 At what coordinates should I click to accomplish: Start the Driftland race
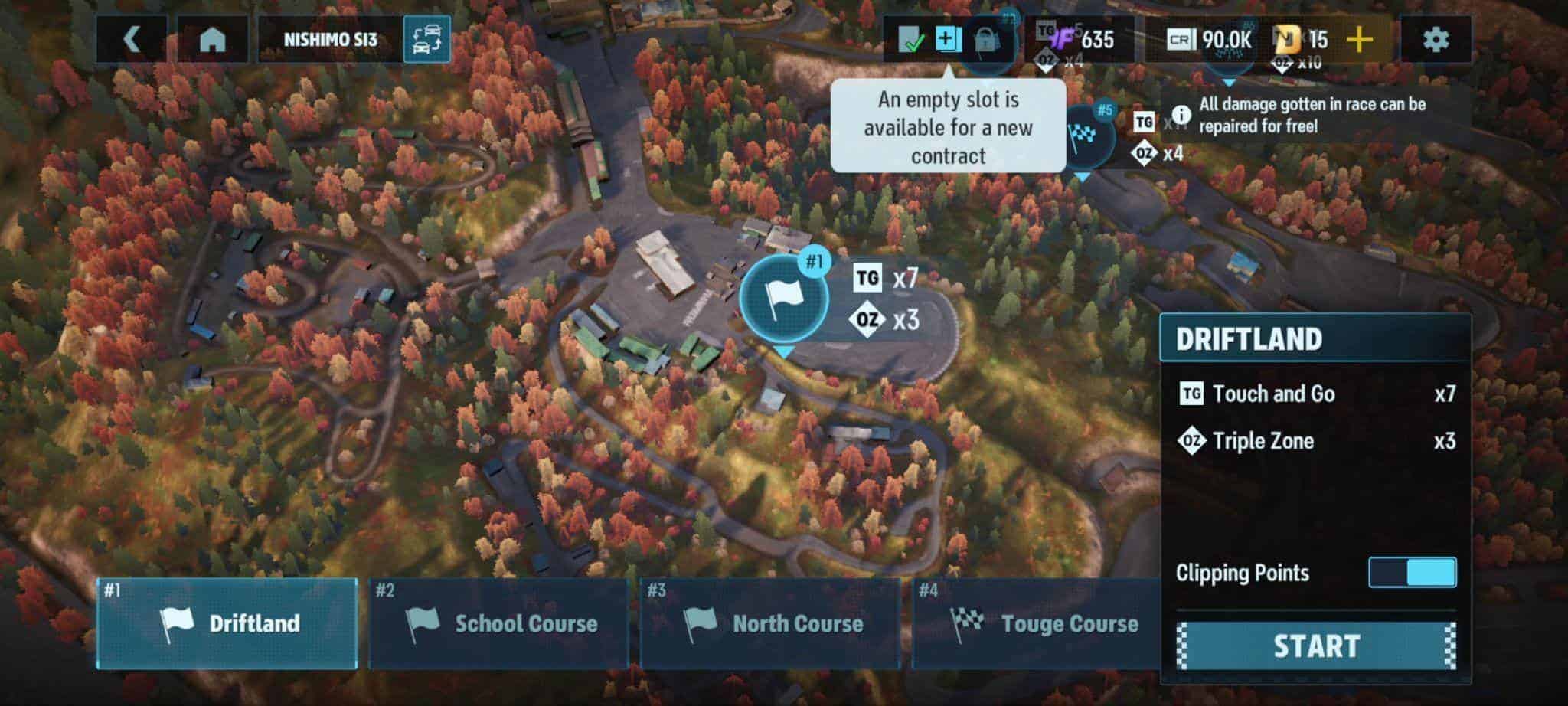point(1316,646)
